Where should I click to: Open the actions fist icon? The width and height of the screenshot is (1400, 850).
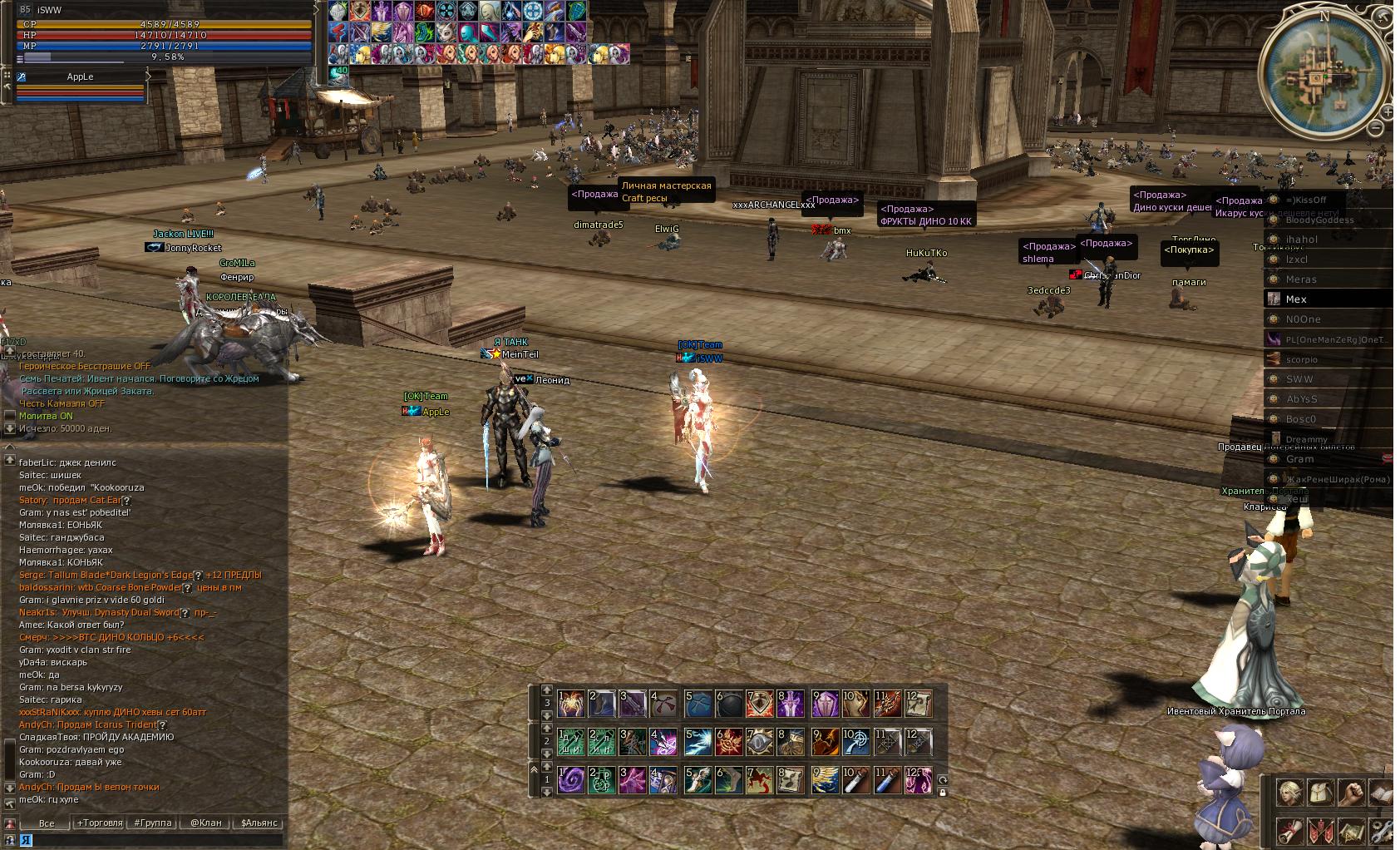click(x=1353, y=792)
